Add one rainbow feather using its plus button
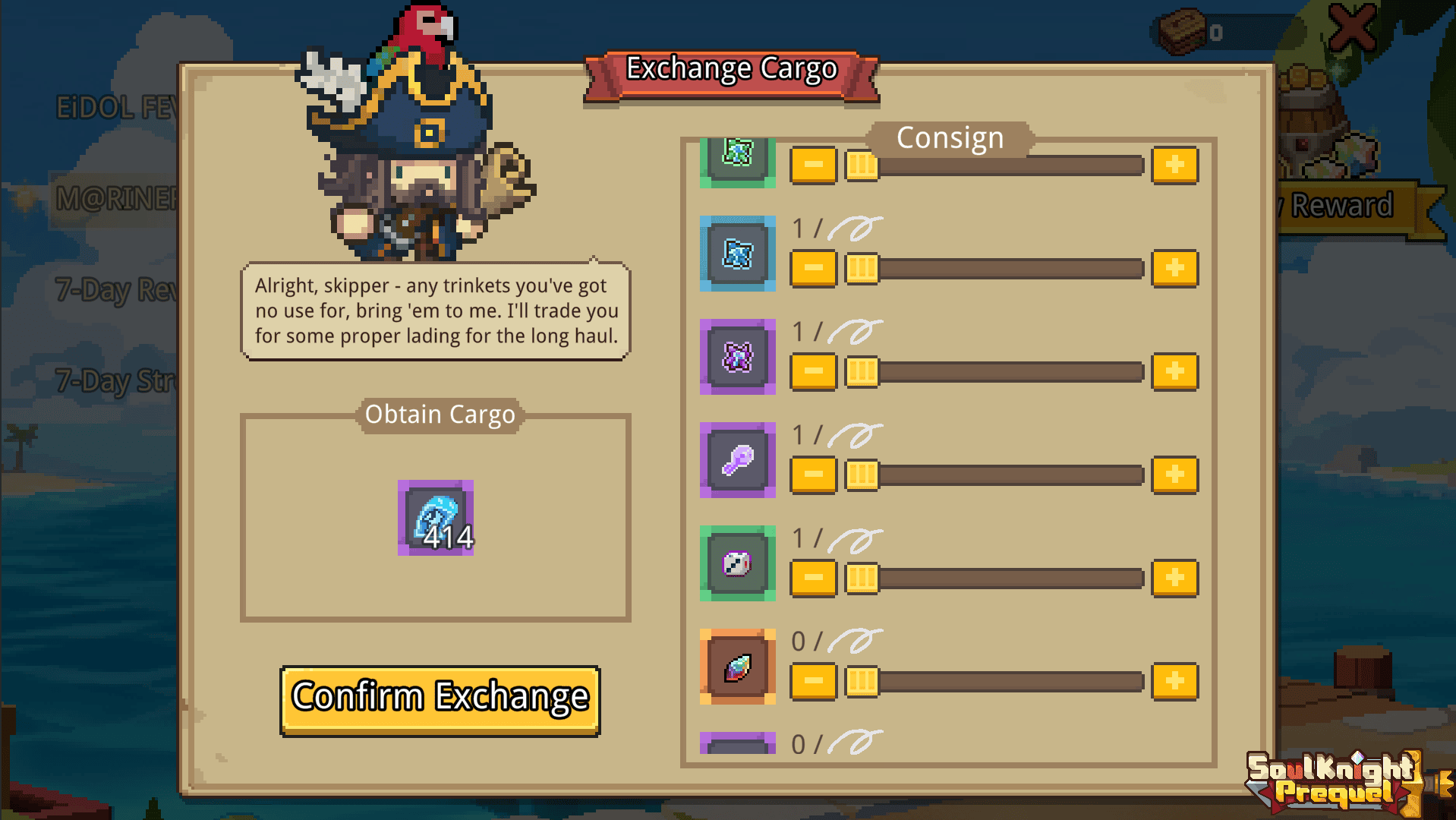 [1174, 682]
